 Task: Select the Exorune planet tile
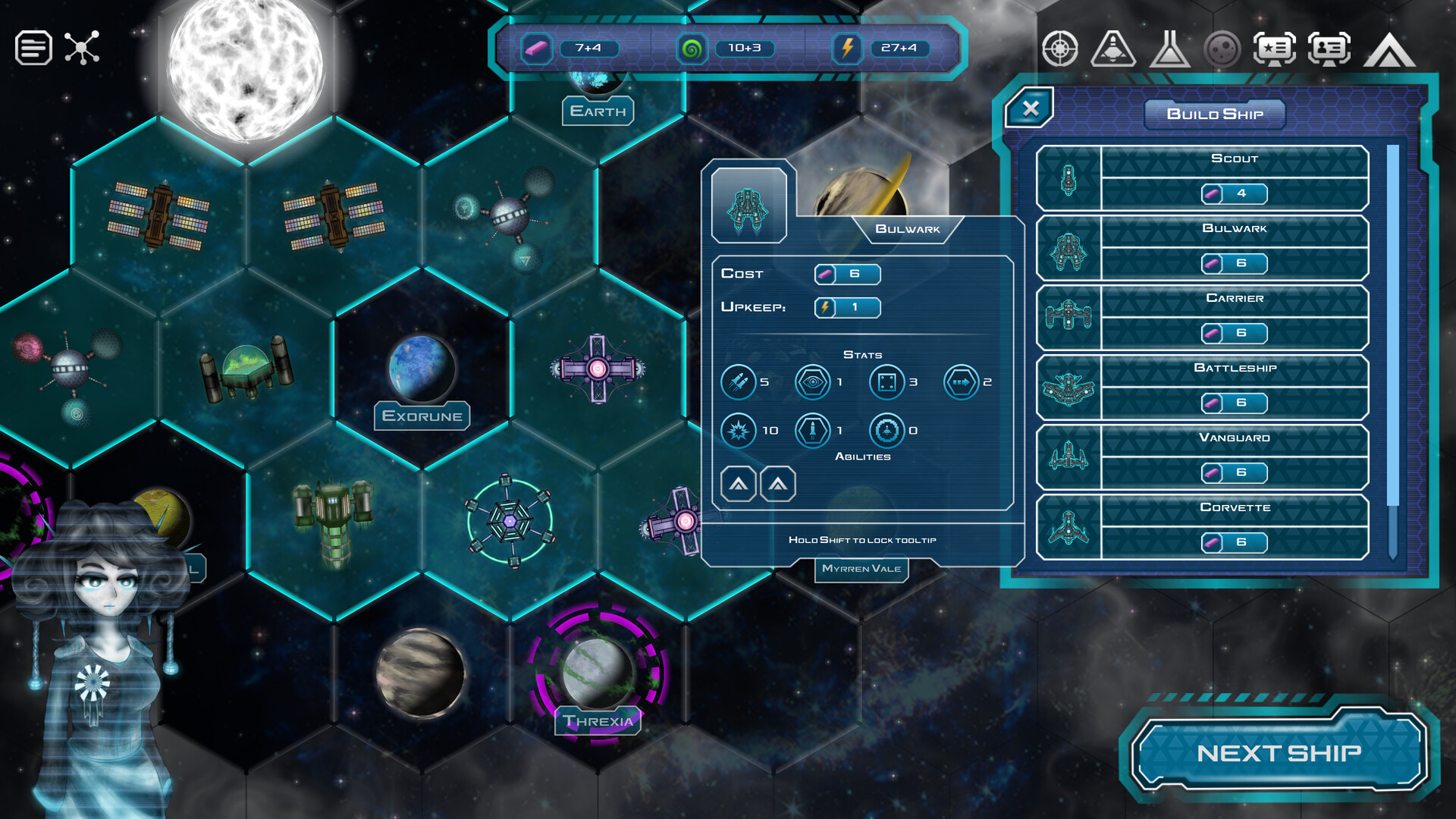422,369
